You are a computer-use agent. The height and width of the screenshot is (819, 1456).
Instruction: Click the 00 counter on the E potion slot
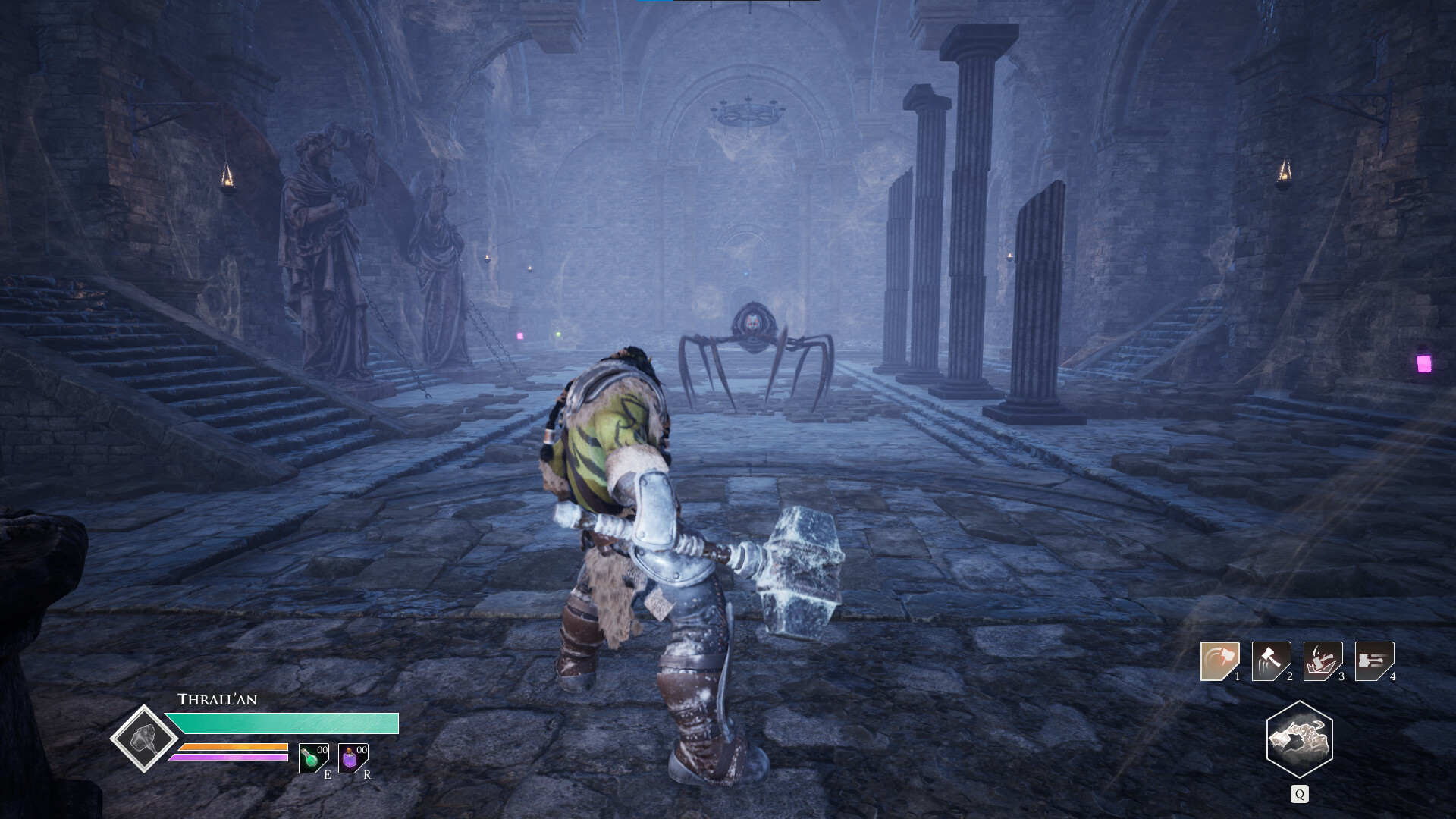pos(322,752)
